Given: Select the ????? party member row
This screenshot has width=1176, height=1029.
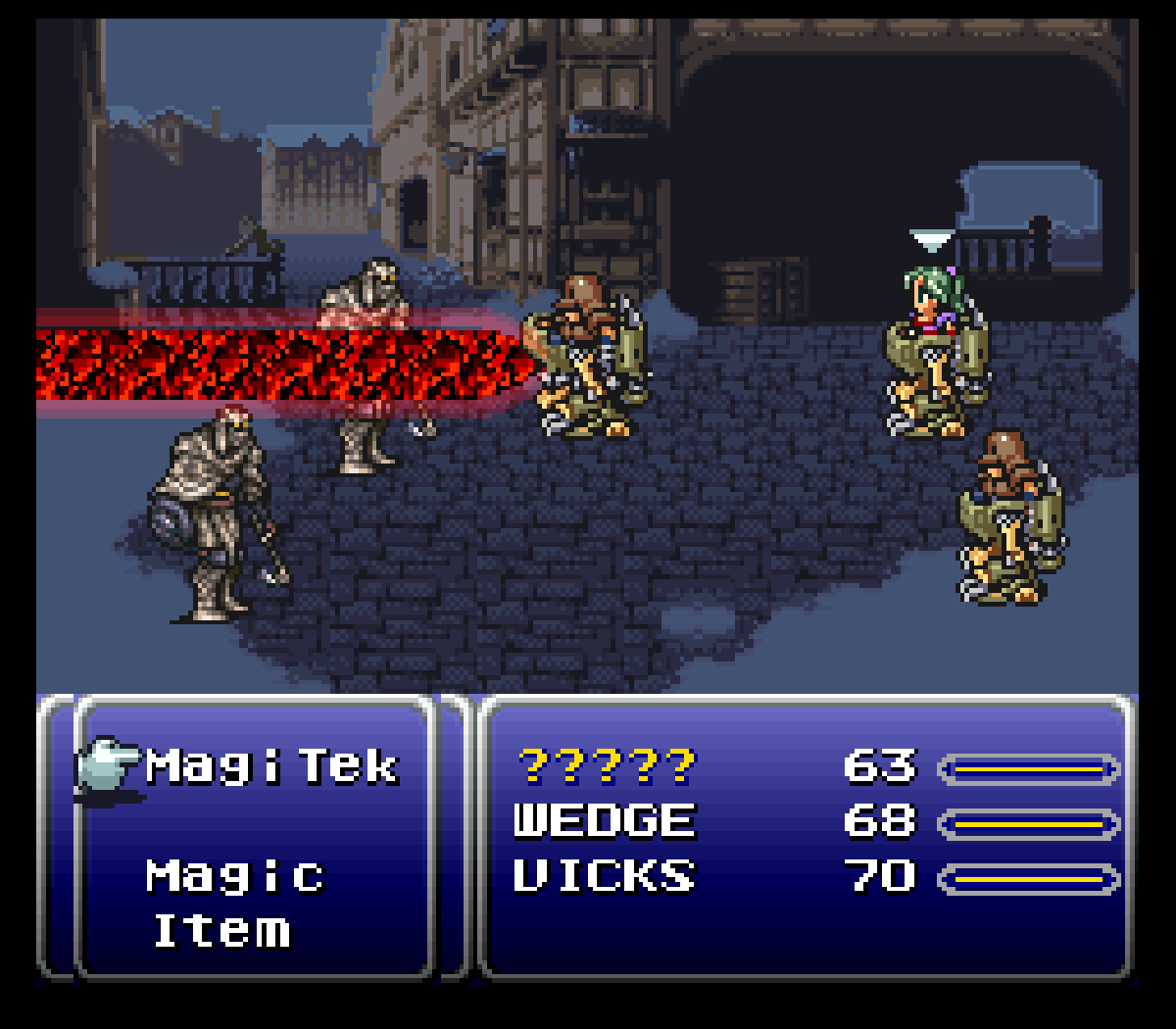Looking at the screenshot, I should pos(607,766).
